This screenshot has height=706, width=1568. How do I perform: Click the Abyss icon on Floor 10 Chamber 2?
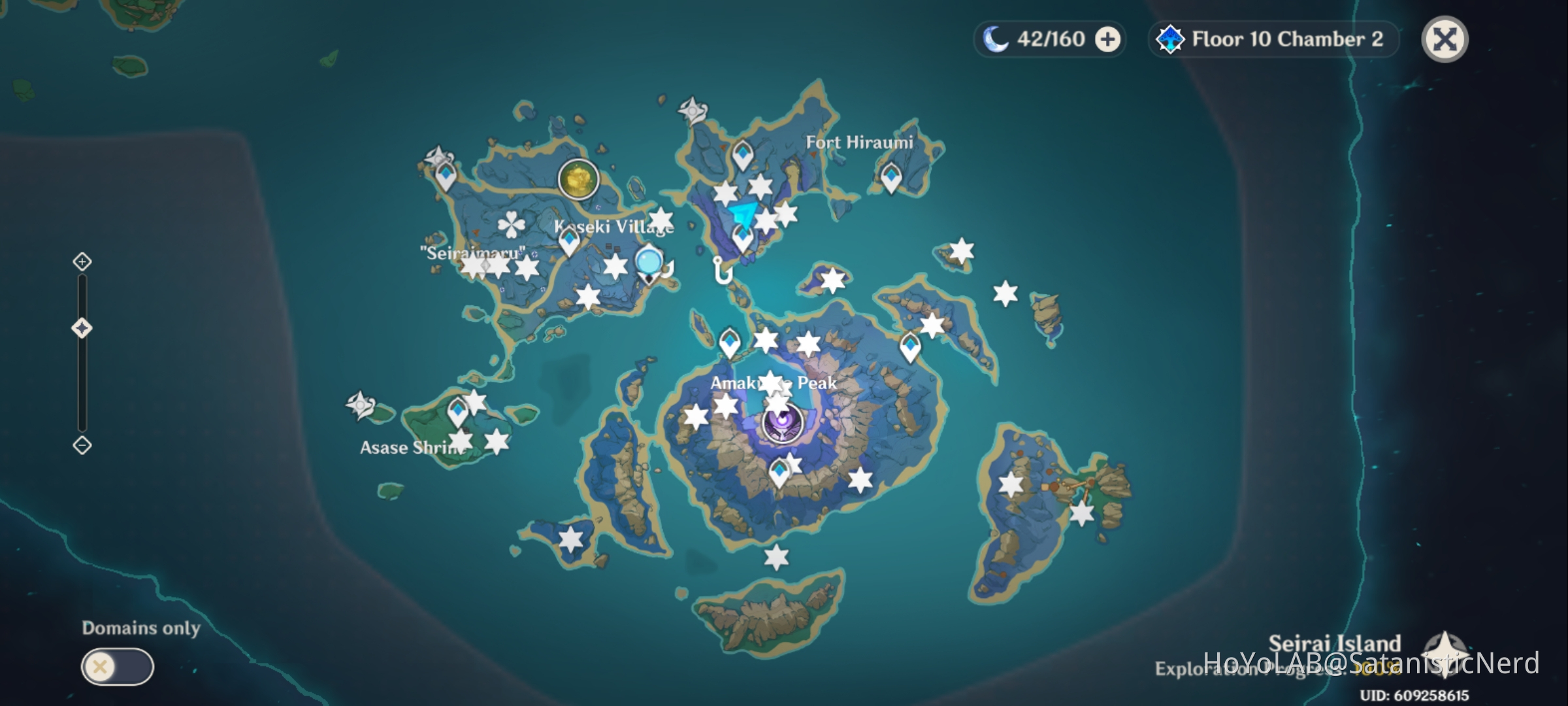1169,39
